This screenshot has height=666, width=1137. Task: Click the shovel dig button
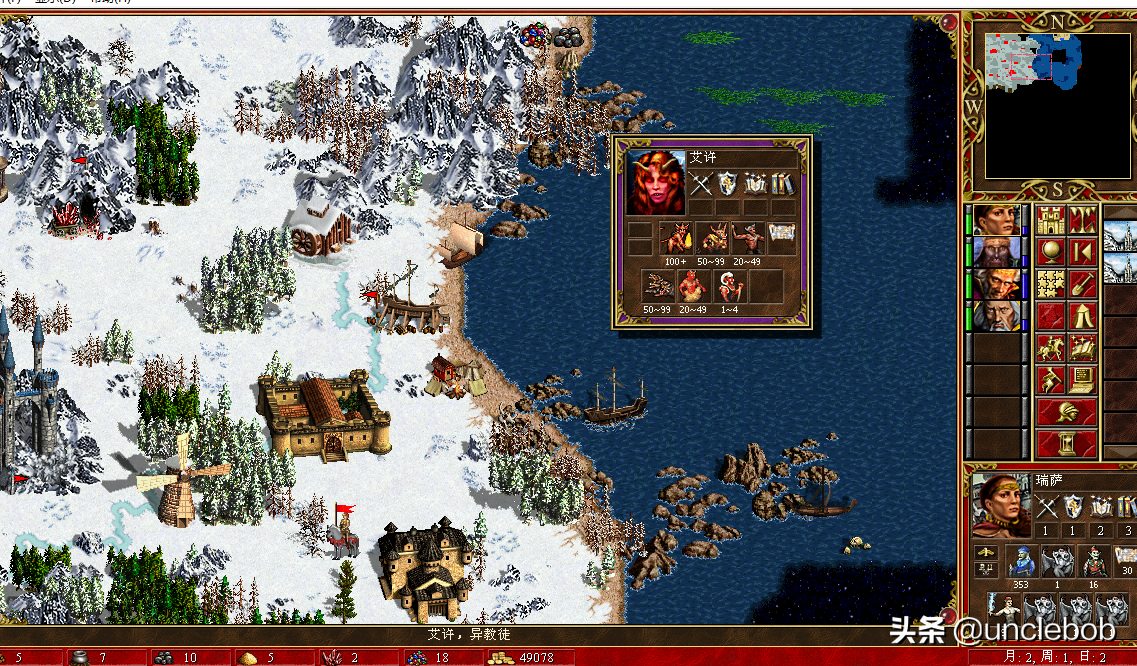(1083, 284)
